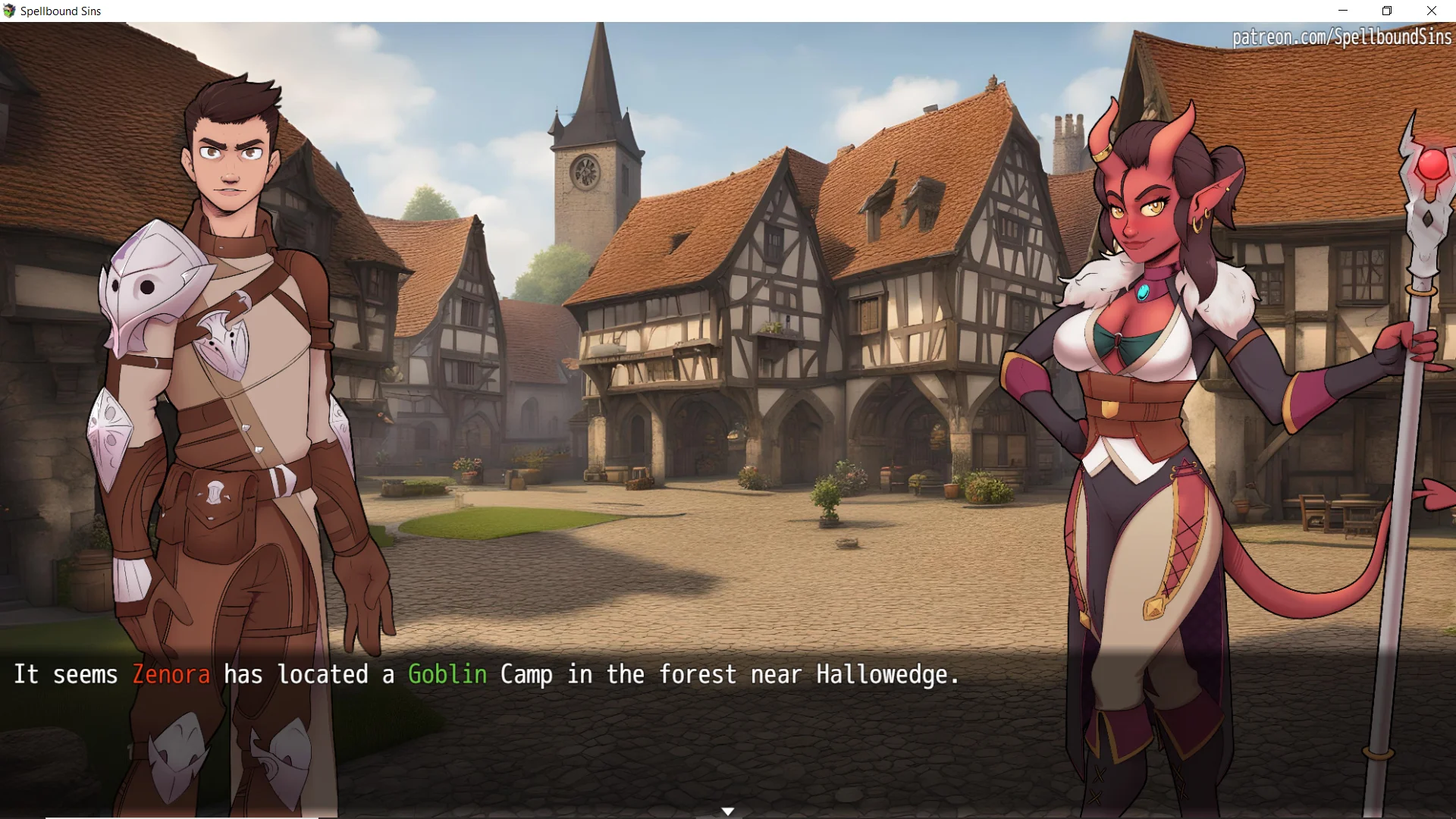Advance dialogue with the white down arrow
This screenshot has width=1456, height=819.
coord(727,811)
